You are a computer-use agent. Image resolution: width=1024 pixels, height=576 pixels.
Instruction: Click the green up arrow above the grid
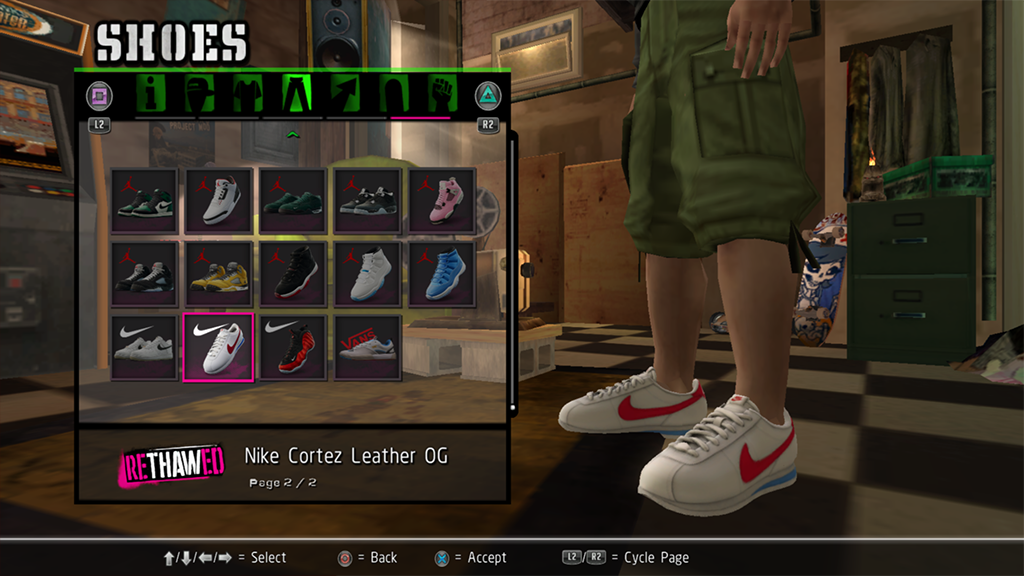tap(293, 134)
